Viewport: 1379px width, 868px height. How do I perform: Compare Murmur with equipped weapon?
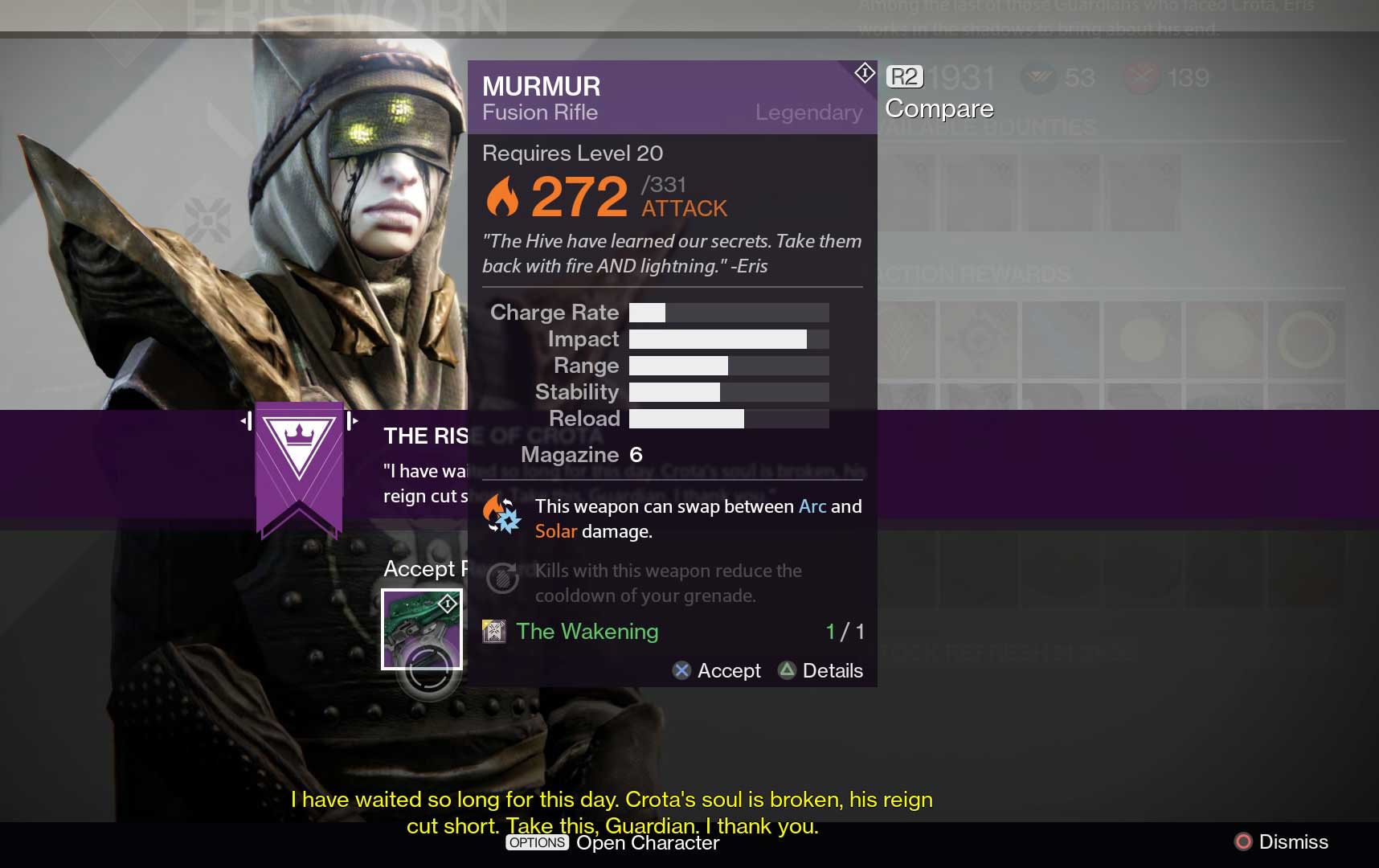click(x=938, y=95)
